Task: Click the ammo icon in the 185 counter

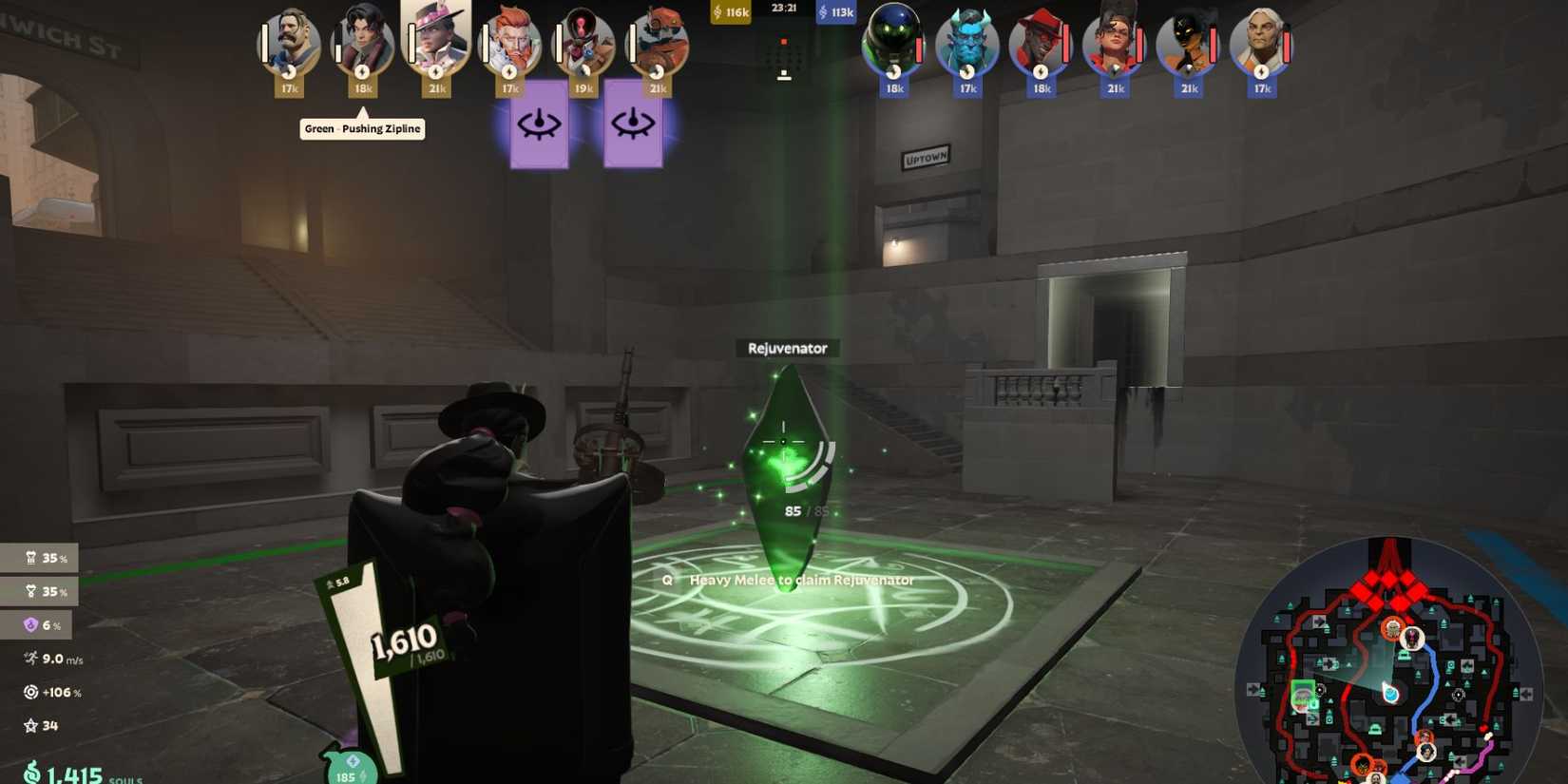Action: tap(352, 760)
